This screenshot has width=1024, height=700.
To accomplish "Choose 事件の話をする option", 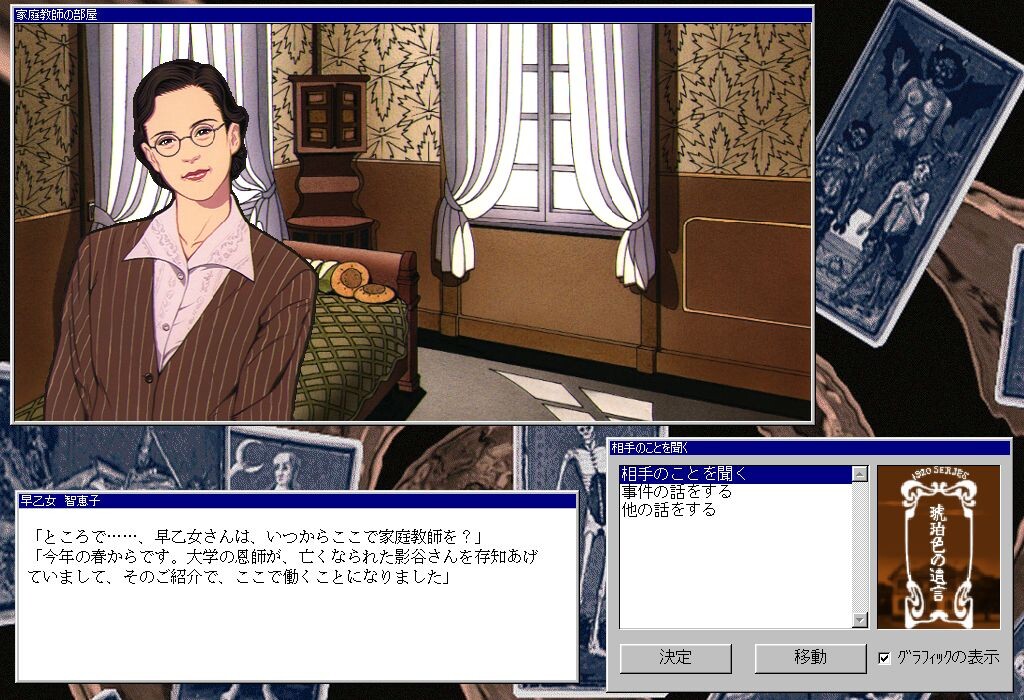I will (x=676, y=492).
